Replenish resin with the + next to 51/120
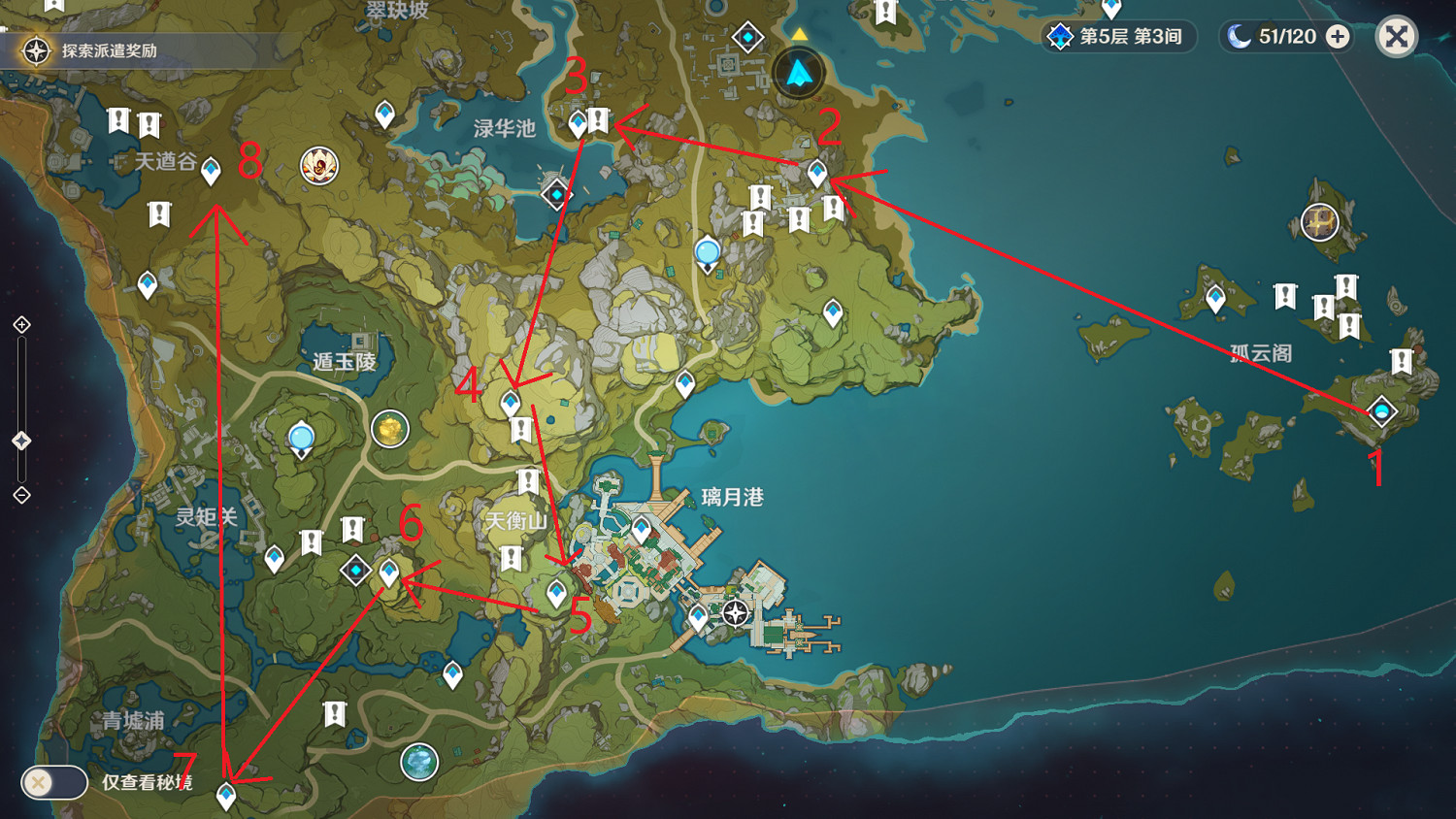1456x819 pixels. 1338,37
